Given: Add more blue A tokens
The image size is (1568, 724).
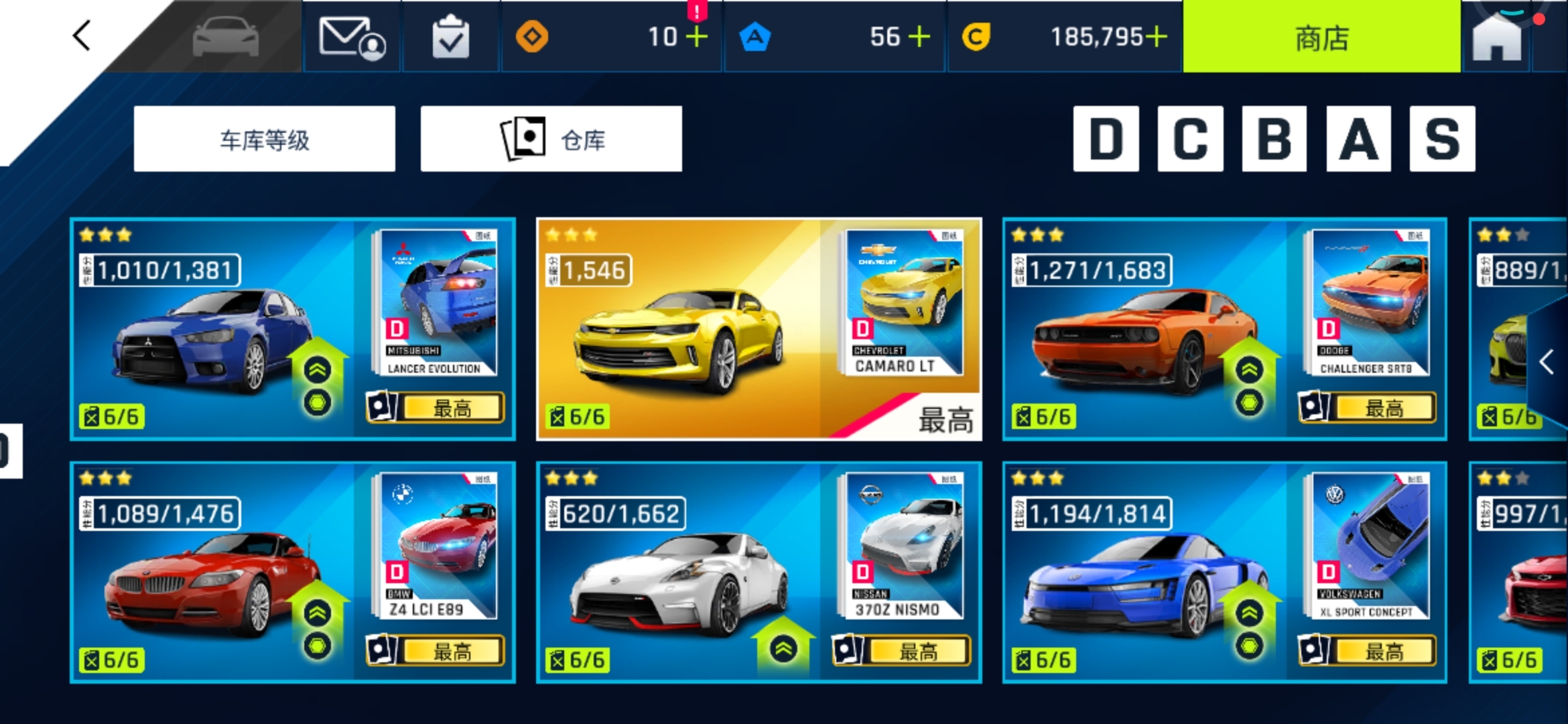Looking at the screenshot, I should coord(919,37).
